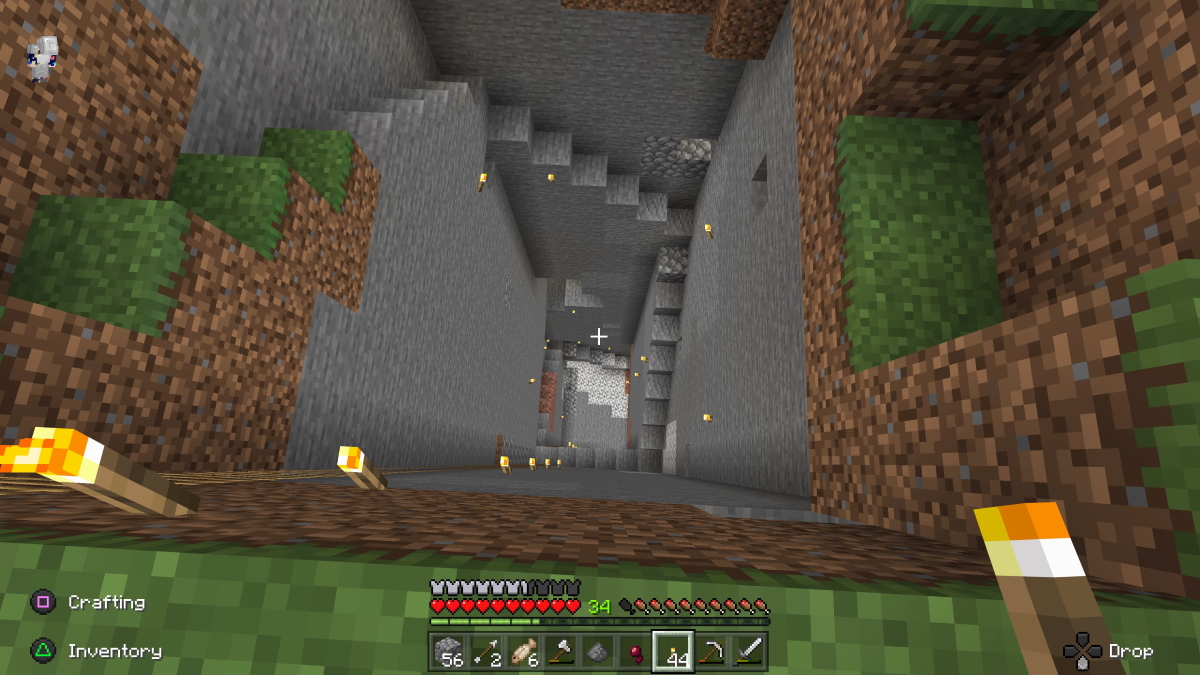Select the cobblestone stack hotbar slot
The image size is (1200, 675).
pos(448,652)
